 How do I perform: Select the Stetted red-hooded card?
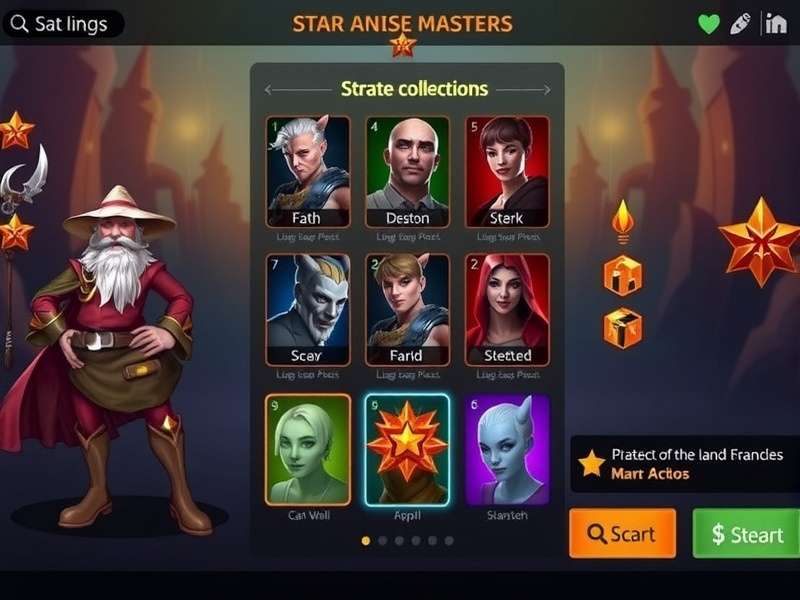(507, 309)
